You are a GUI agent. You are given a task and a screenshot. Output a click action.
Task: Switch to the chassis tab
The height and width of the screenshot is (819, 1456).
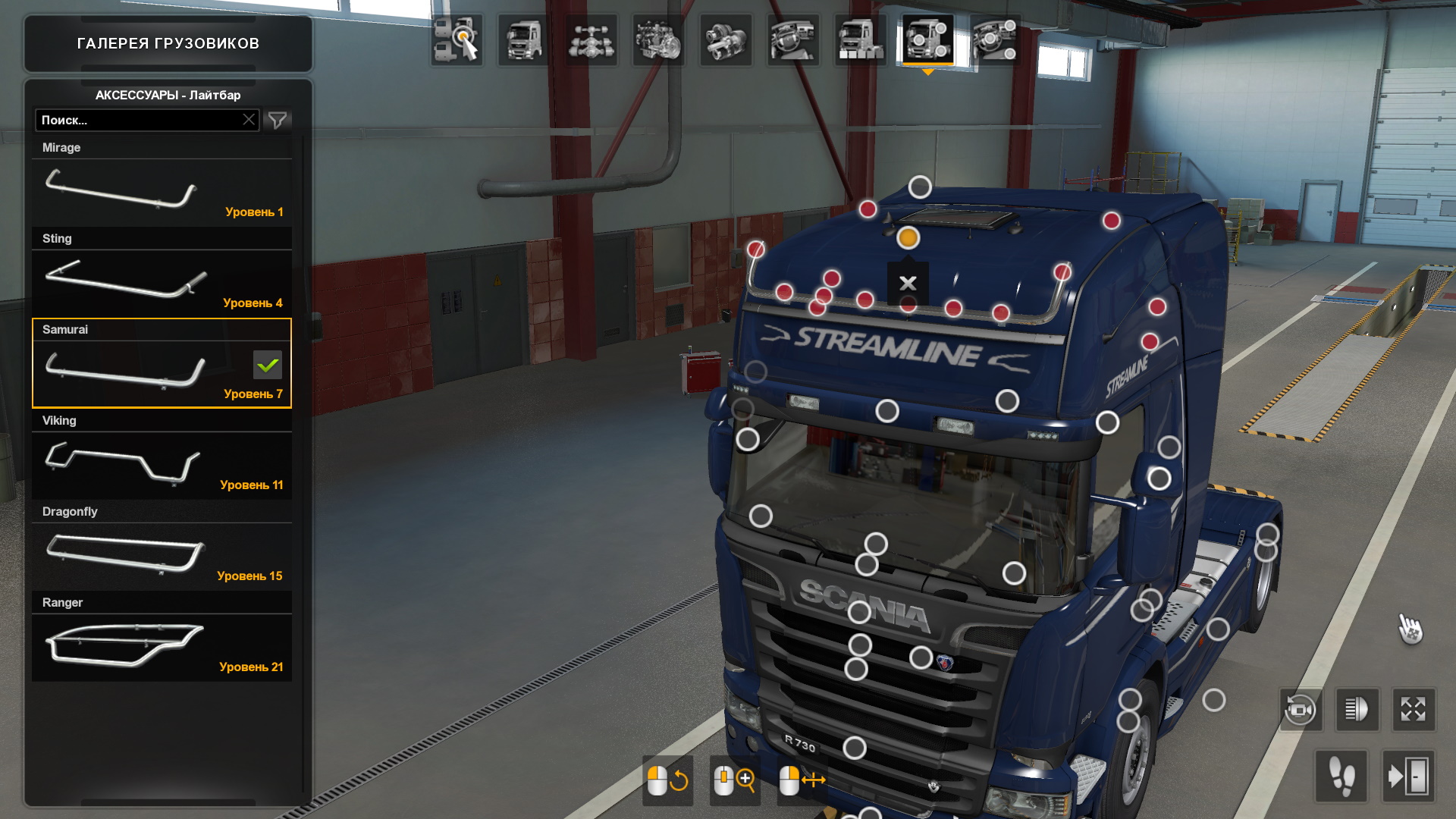coord(591,39)
